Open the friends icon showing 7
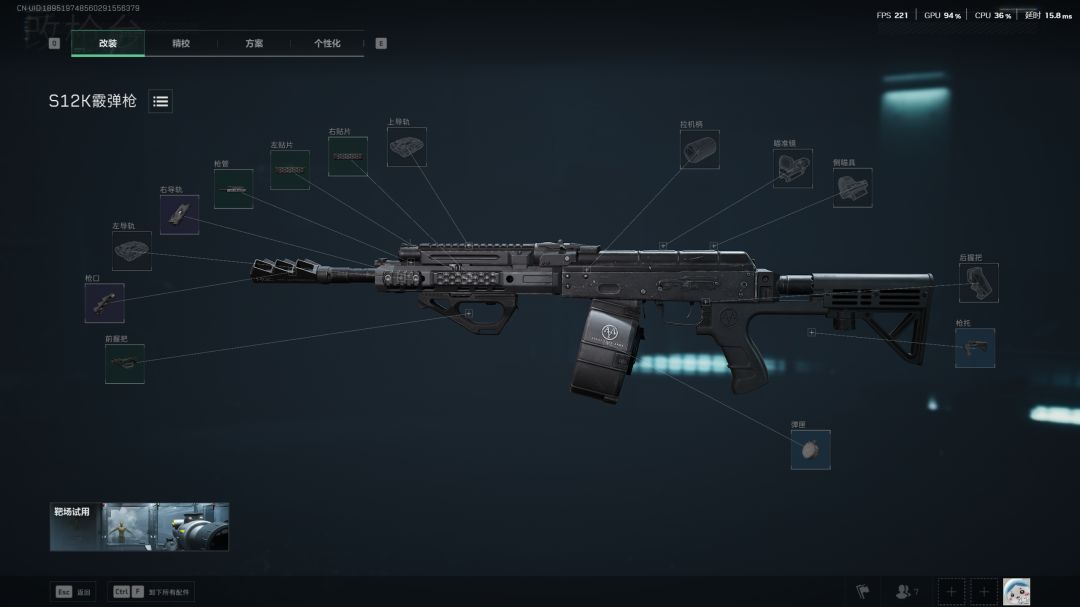This screenshot has width=1080, height=607. [906, 592]
